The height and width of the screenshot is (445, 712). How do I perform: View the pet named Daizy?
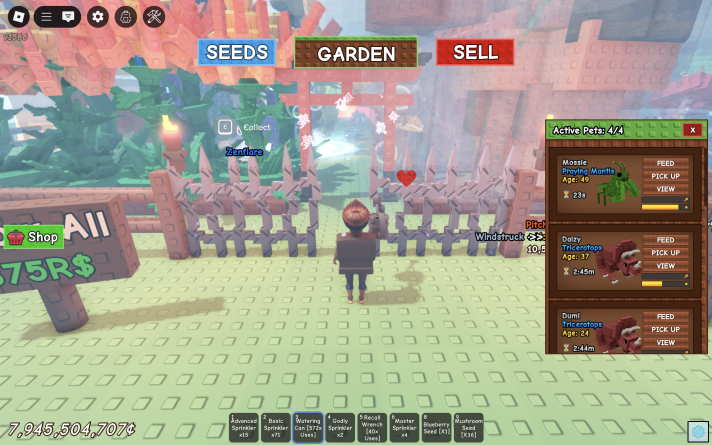pyautogui.click(x=665, y=266)
